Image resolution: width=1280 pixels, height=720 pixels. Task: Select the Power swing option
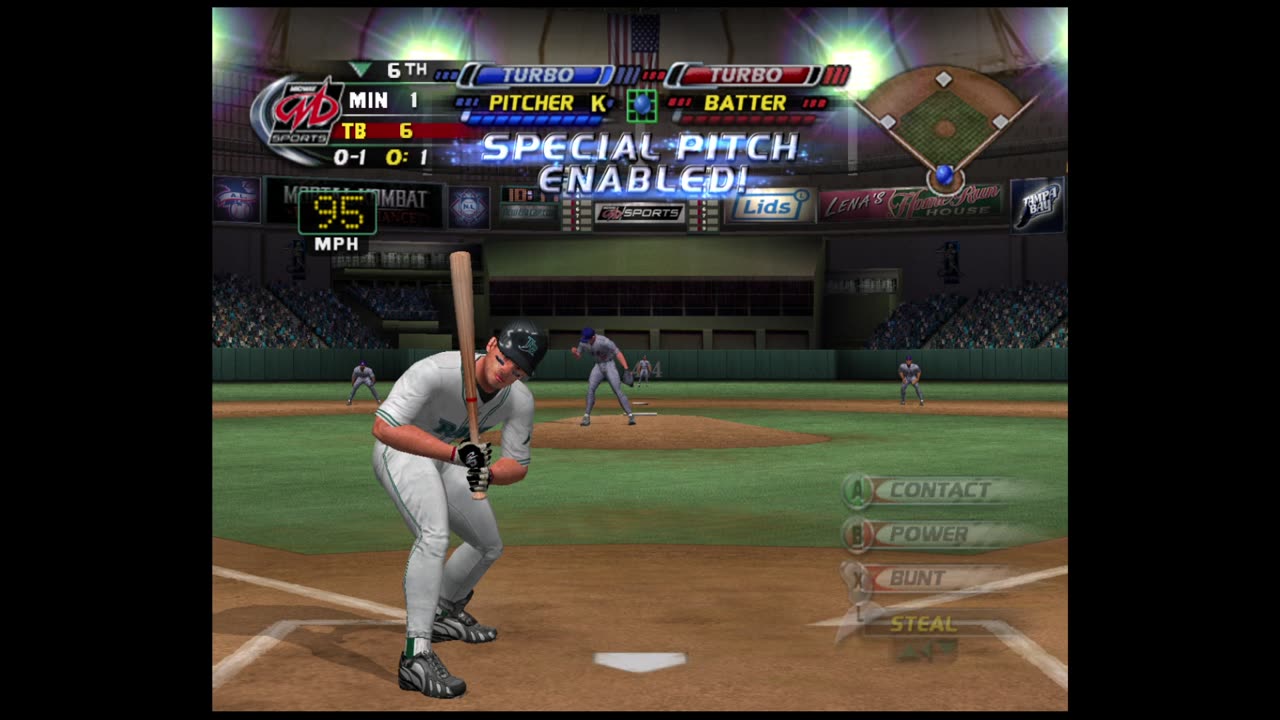[928, 534]
